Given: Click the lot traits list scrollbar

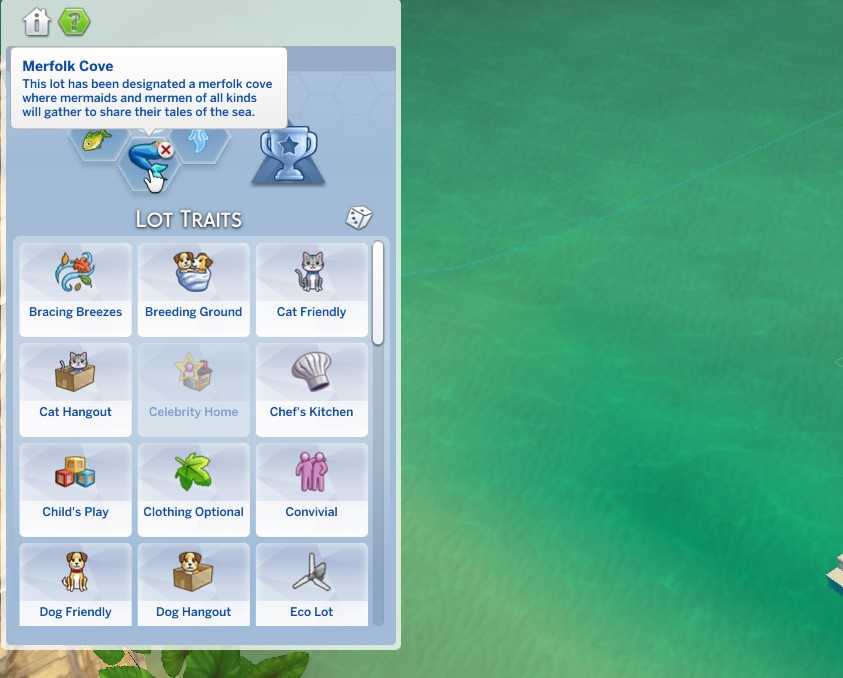Looking at the screenshot, I should click(x=378, y=293).
